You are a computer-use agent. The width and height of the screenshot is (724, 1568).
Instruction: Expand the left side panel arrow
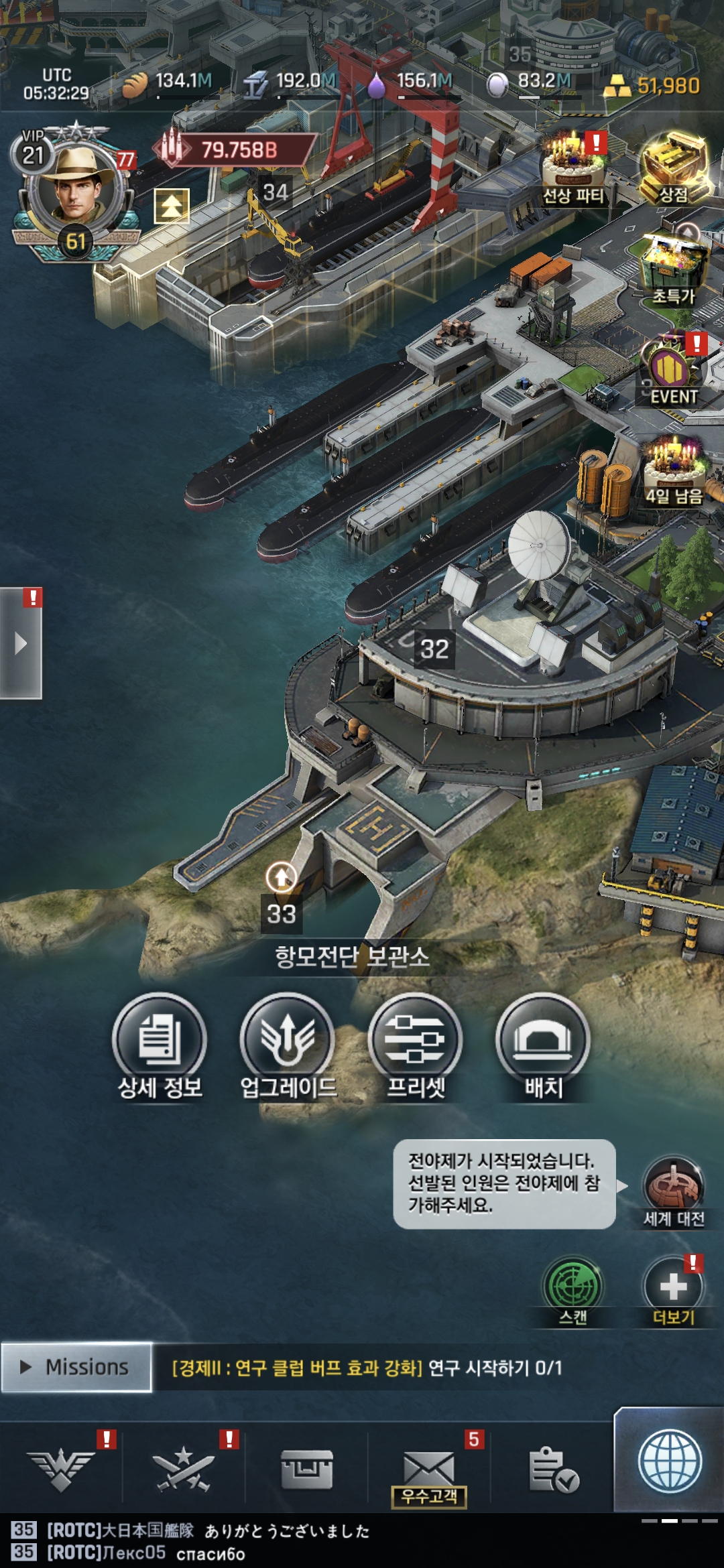click(x=21, y=644)
